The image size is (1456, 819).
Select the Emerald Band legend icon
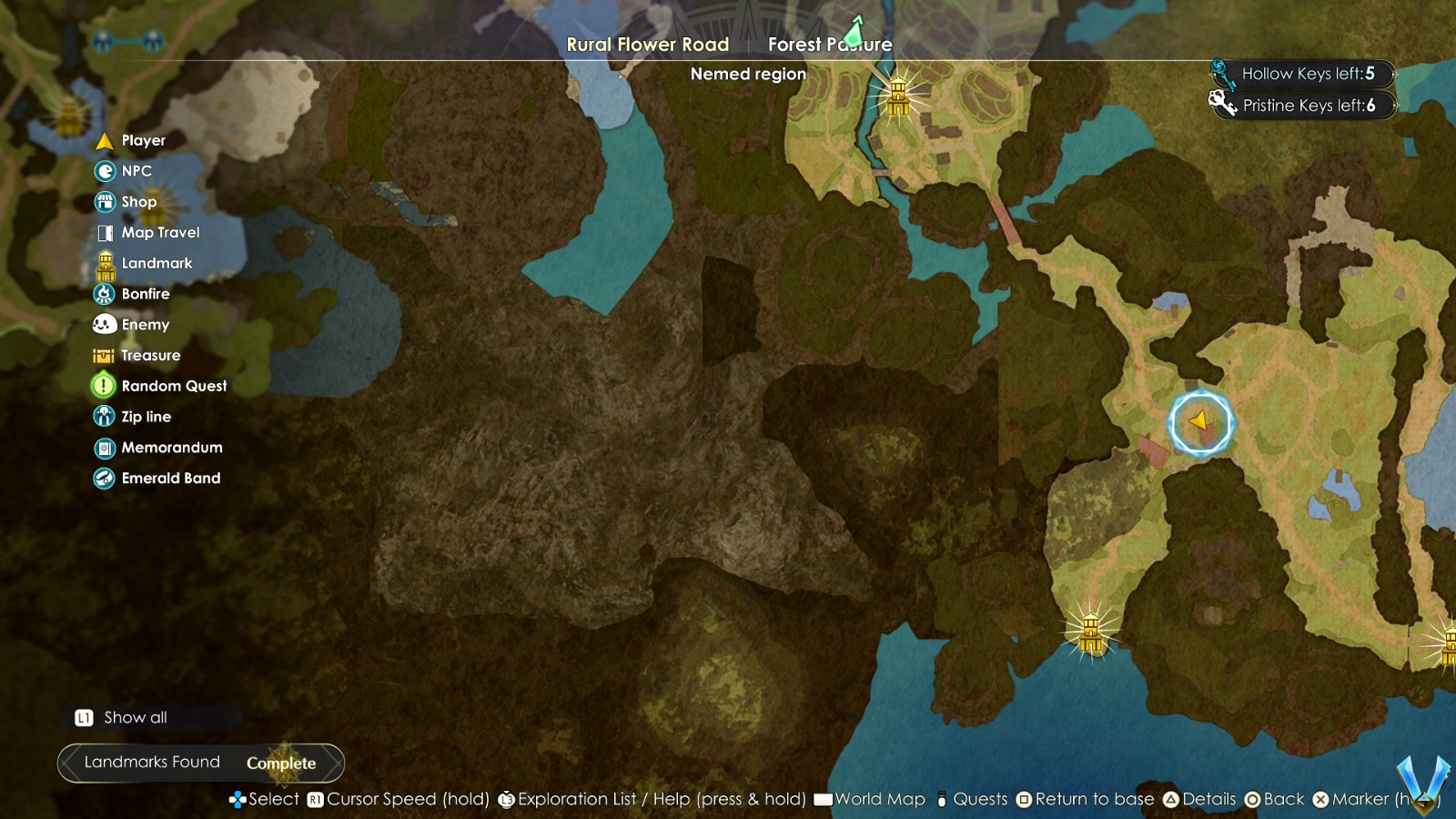coord(105,478)
